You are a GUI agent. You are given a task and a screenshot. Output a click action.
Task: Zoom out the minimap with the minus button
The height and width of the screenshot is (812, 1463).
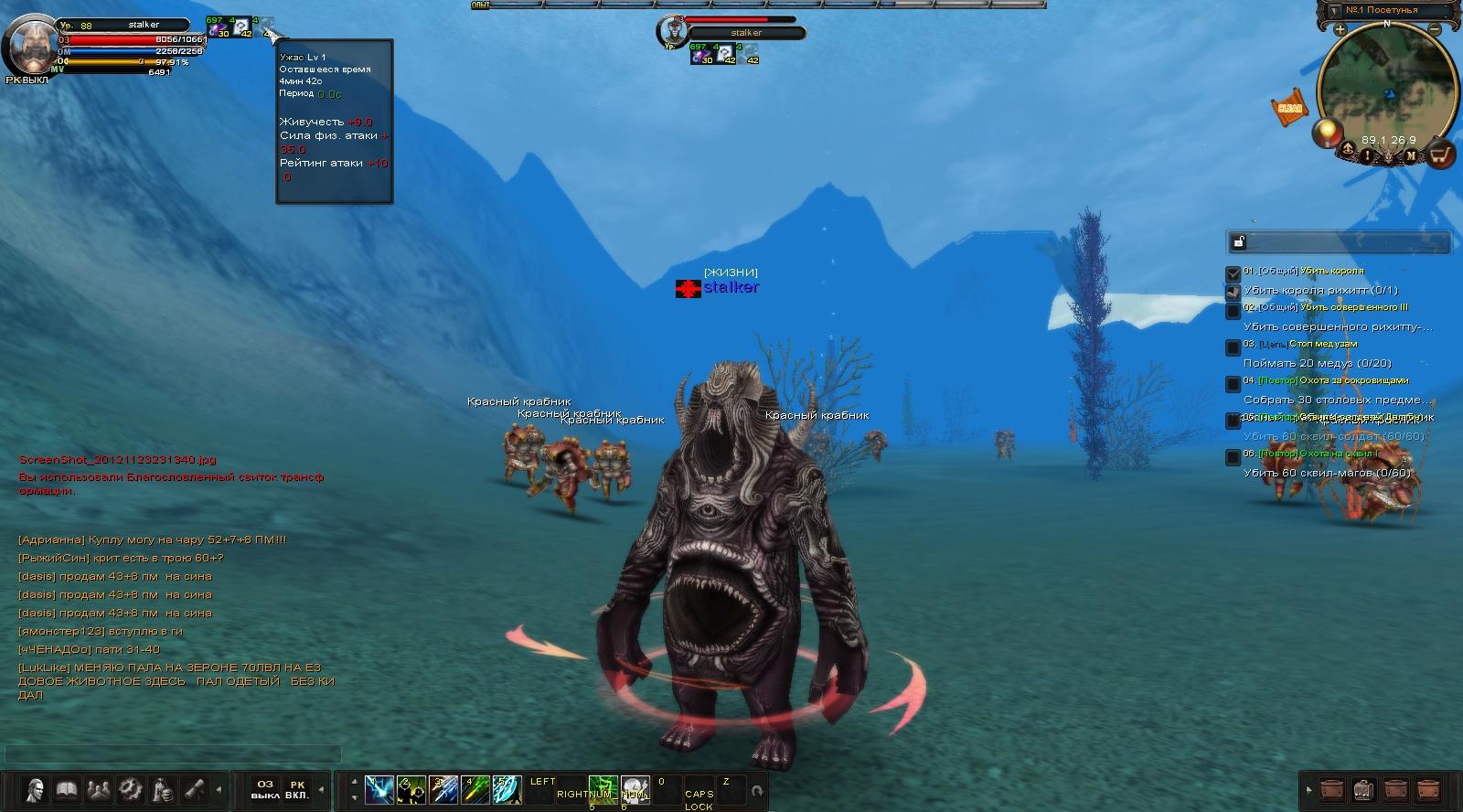click(1435, 30)
